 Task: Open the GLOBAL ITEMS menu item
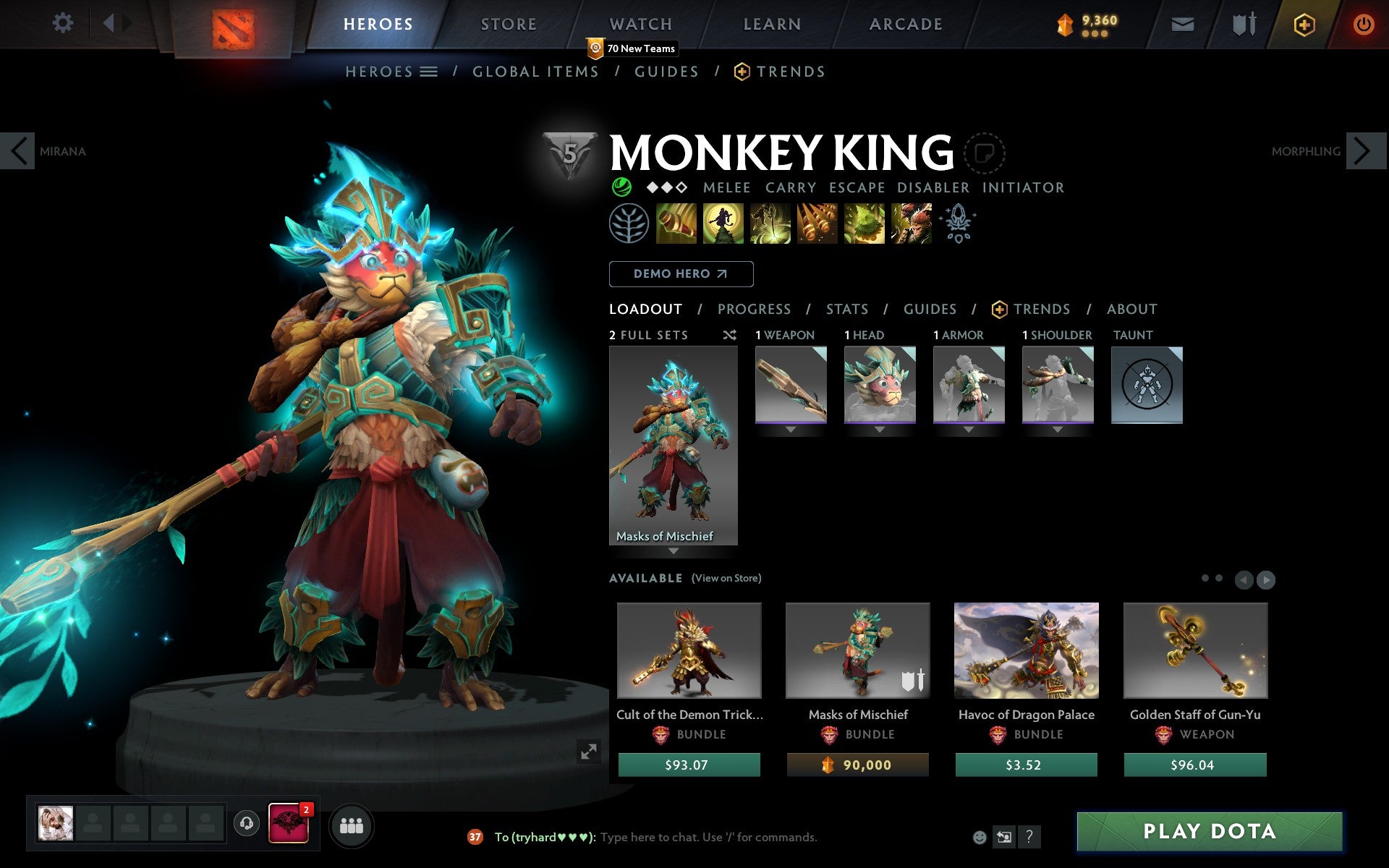point(535,72)
